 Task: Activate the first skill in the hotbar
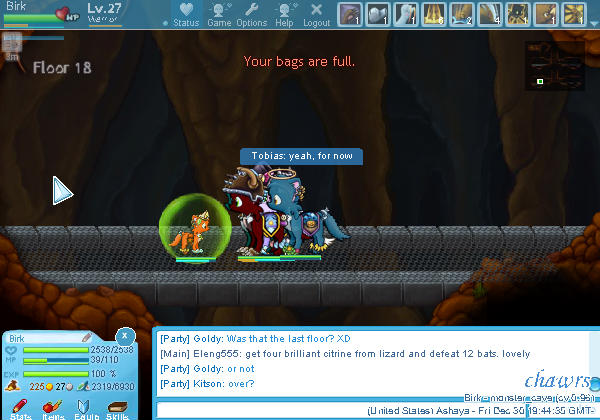click(x=349, y=14)
